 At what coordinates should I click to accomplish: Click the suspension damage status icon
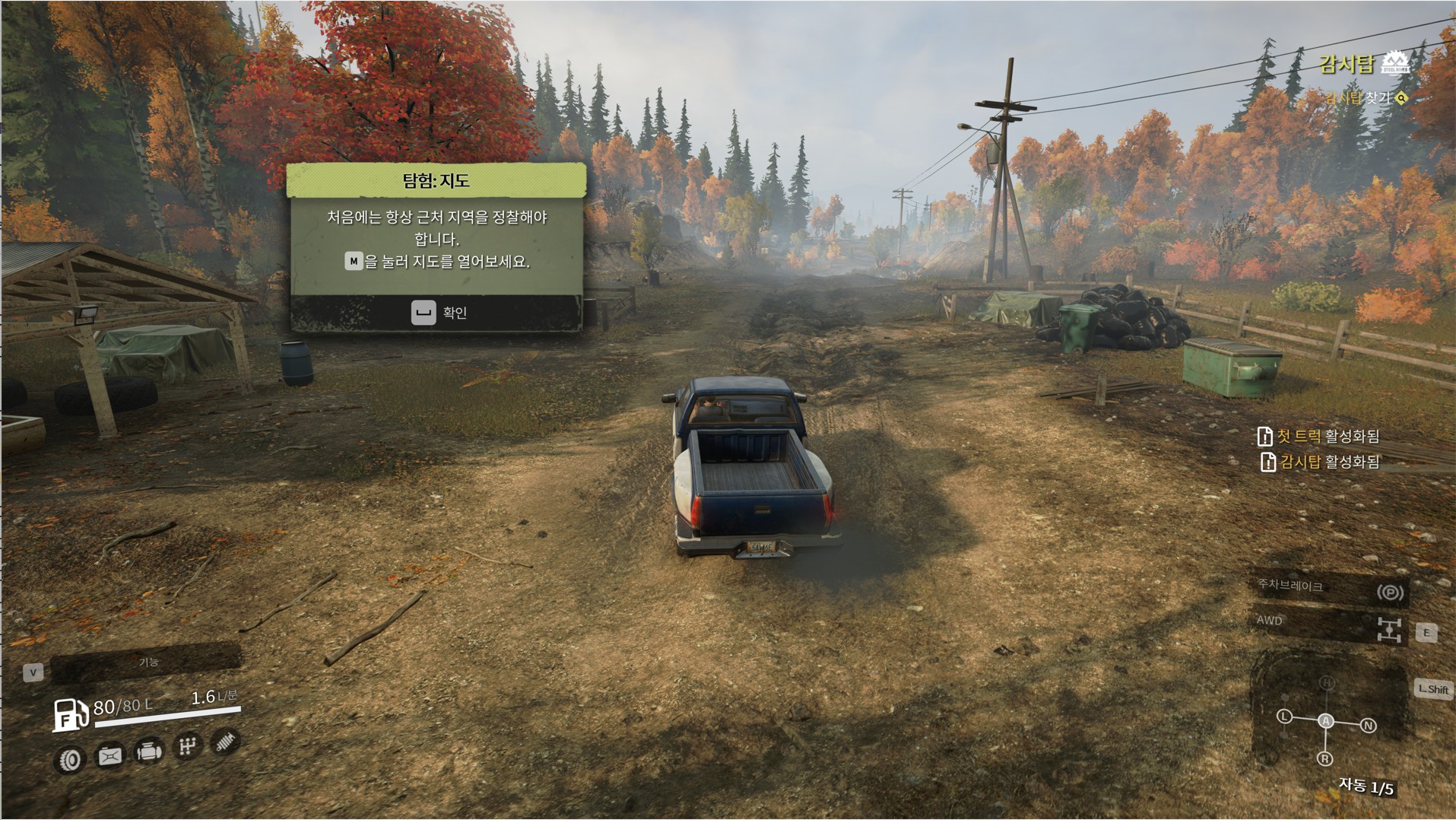pyautogui.click(x=224, y=742)
